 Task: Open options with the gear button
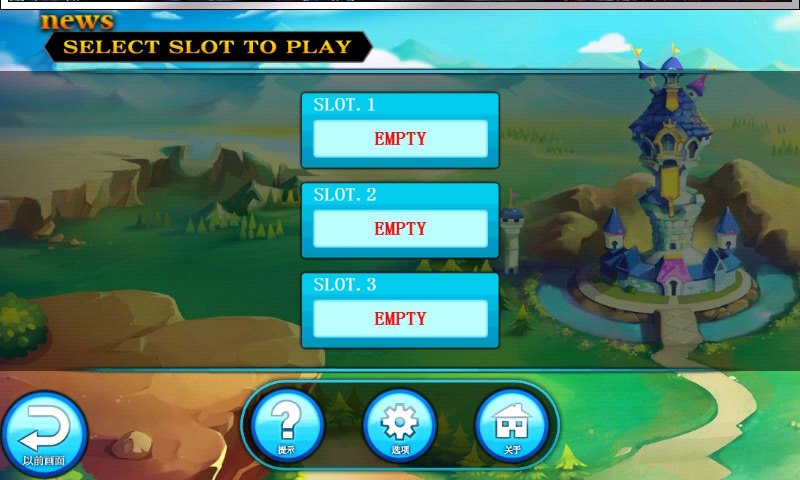click(399, 424)
